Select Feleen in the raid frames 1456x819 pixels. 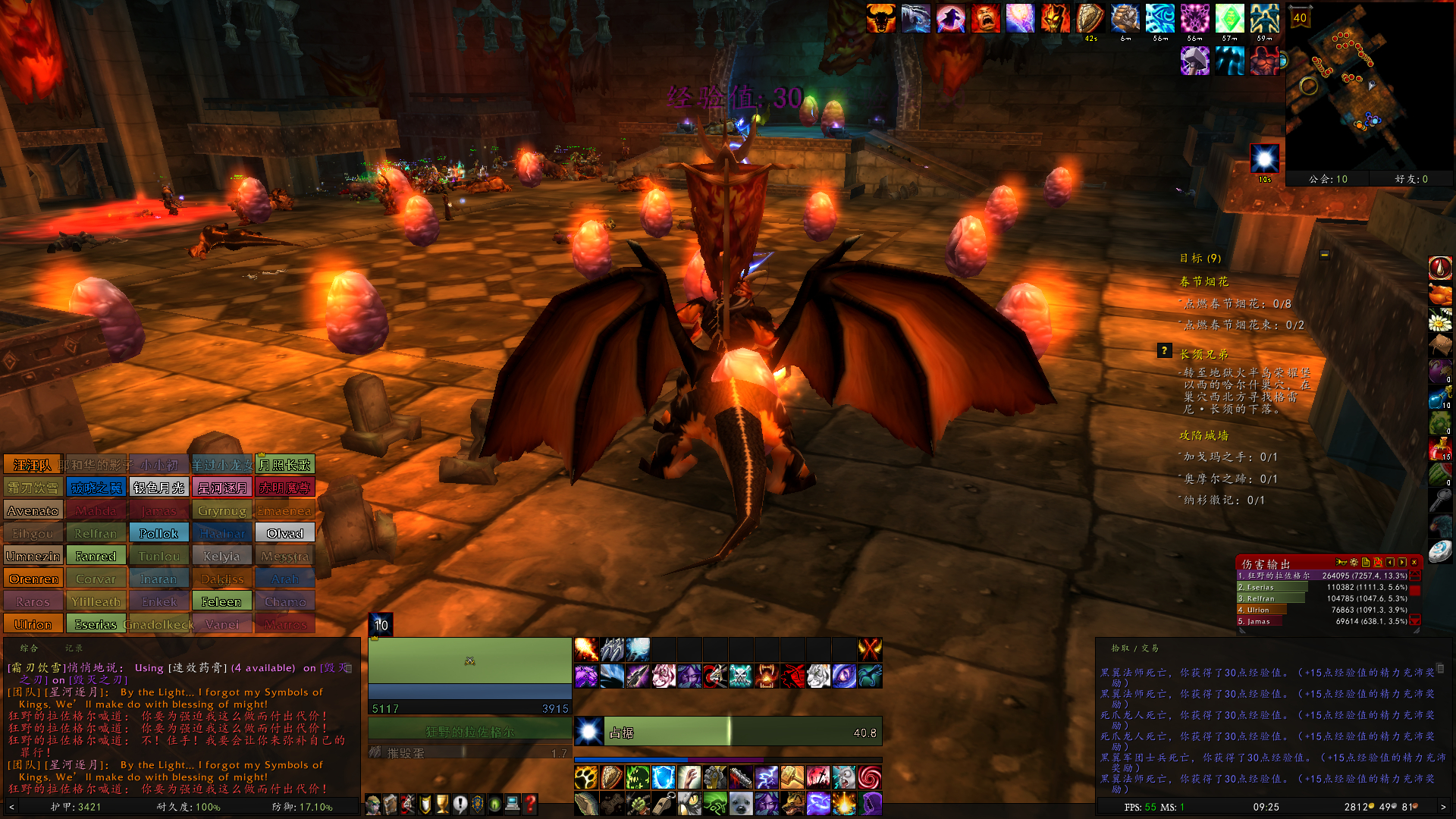(x=222, y=601)
